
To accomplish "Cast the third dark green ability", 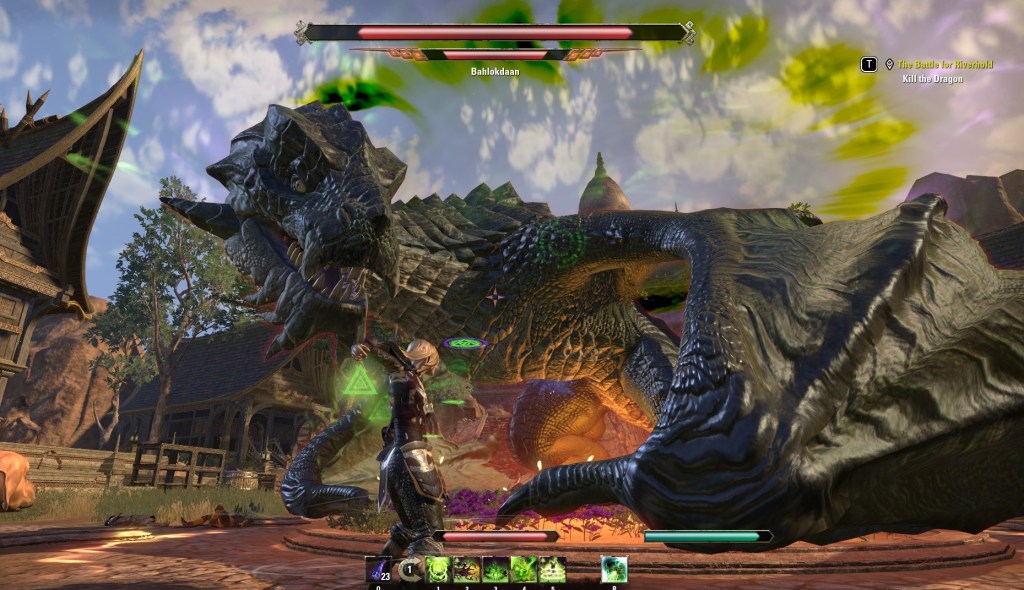I will pos(495,570).
